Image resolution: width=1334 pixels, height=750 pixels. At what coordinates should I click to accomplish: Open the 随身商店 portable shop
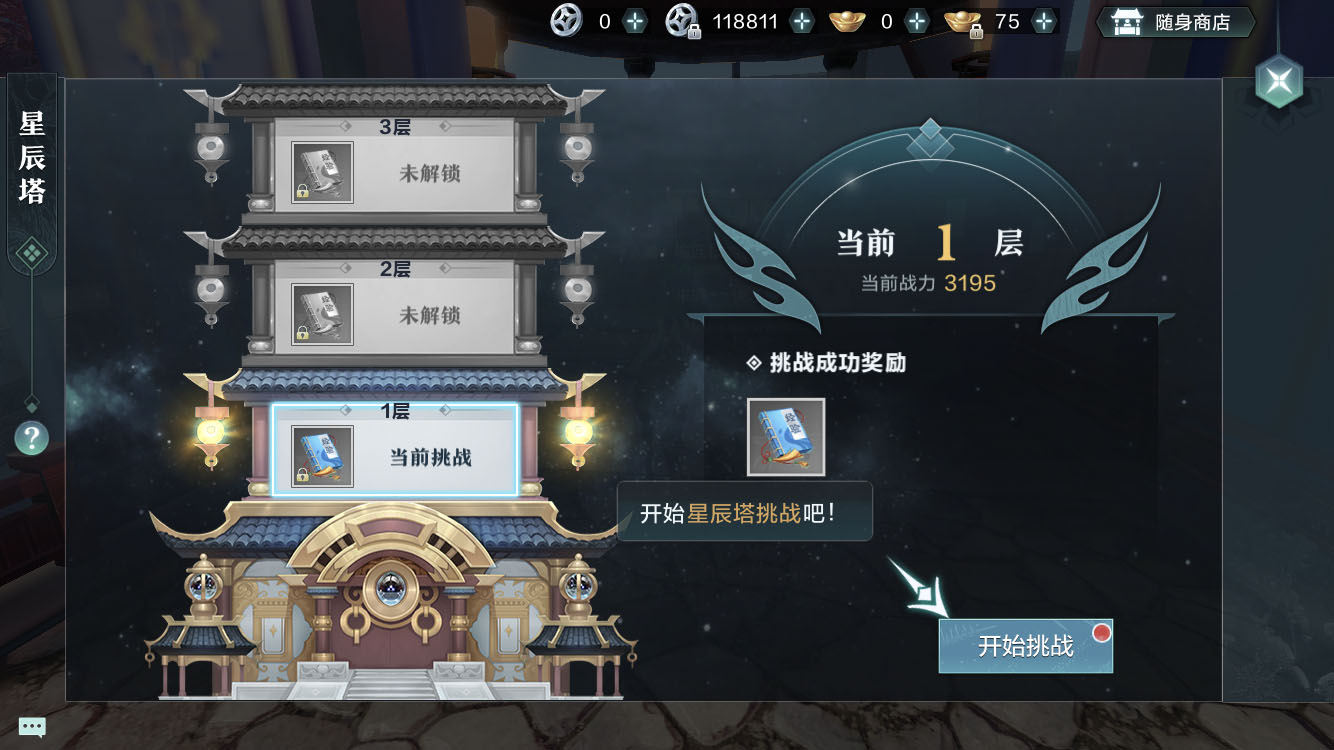click(1175, 21)
